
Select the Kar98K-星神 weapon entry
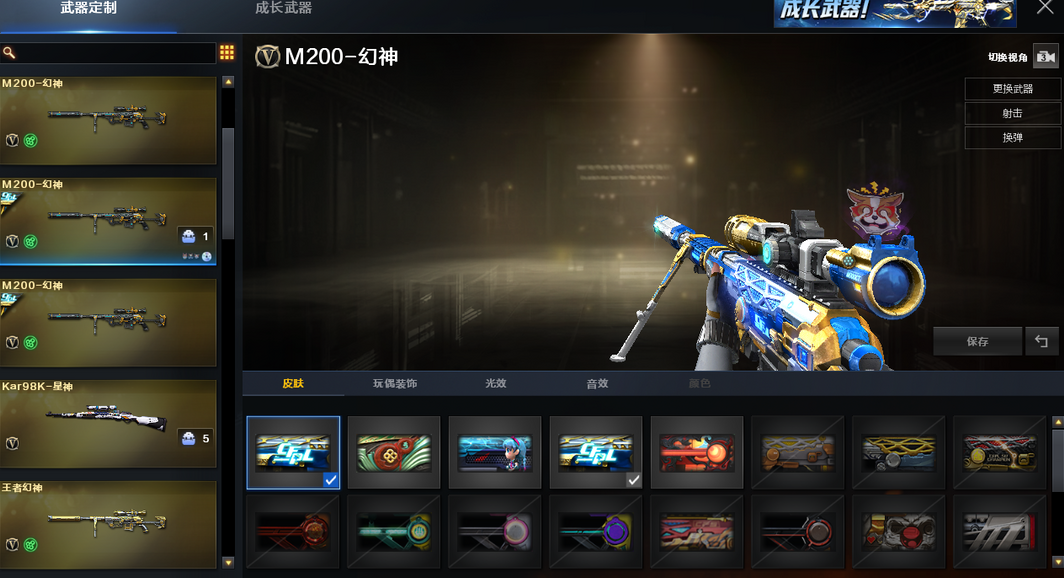pyautogui.click(x=108, y=423)
